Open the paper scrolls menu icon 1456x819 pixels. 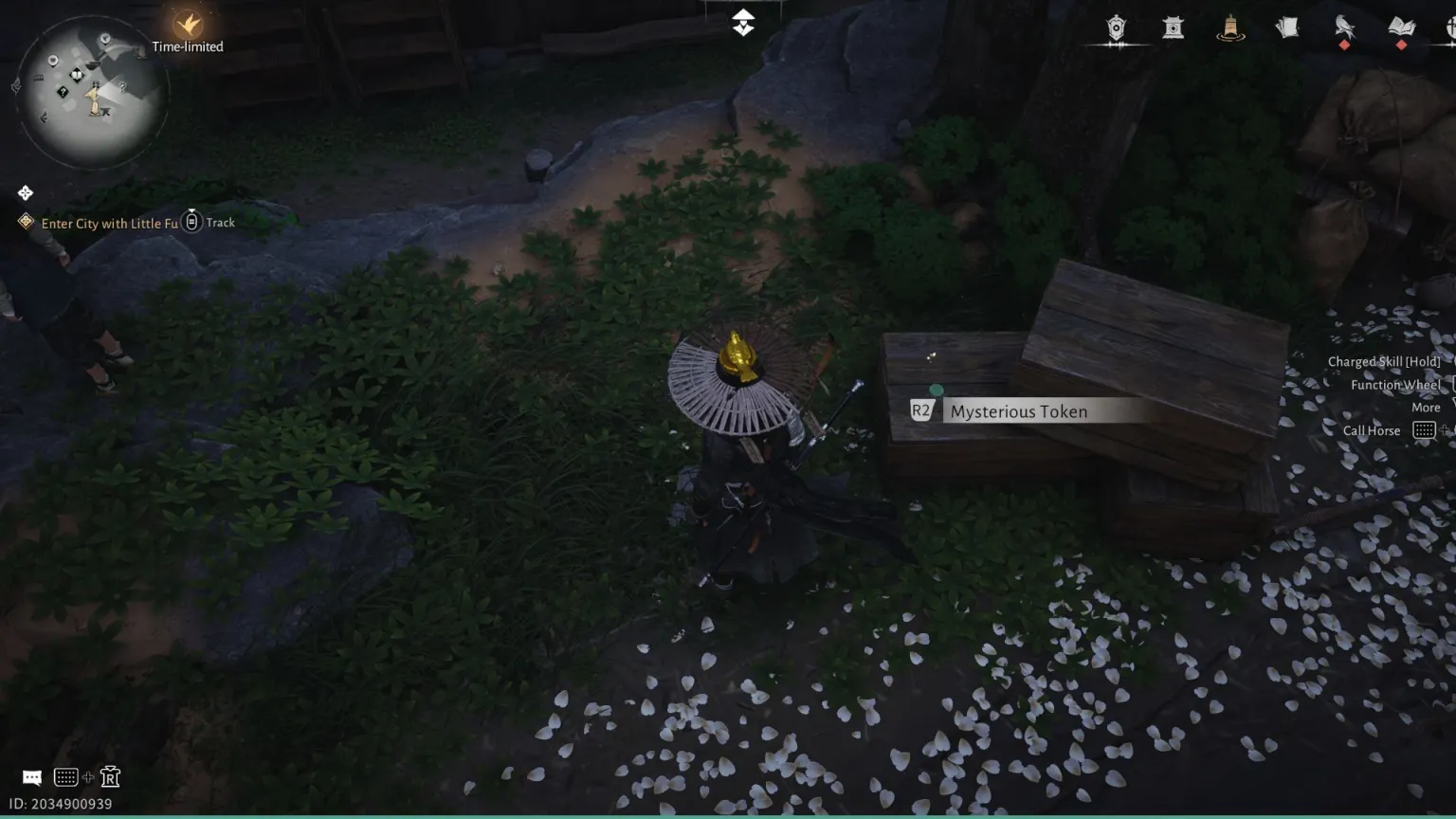pyautogui.click(x=1286, y=27)
